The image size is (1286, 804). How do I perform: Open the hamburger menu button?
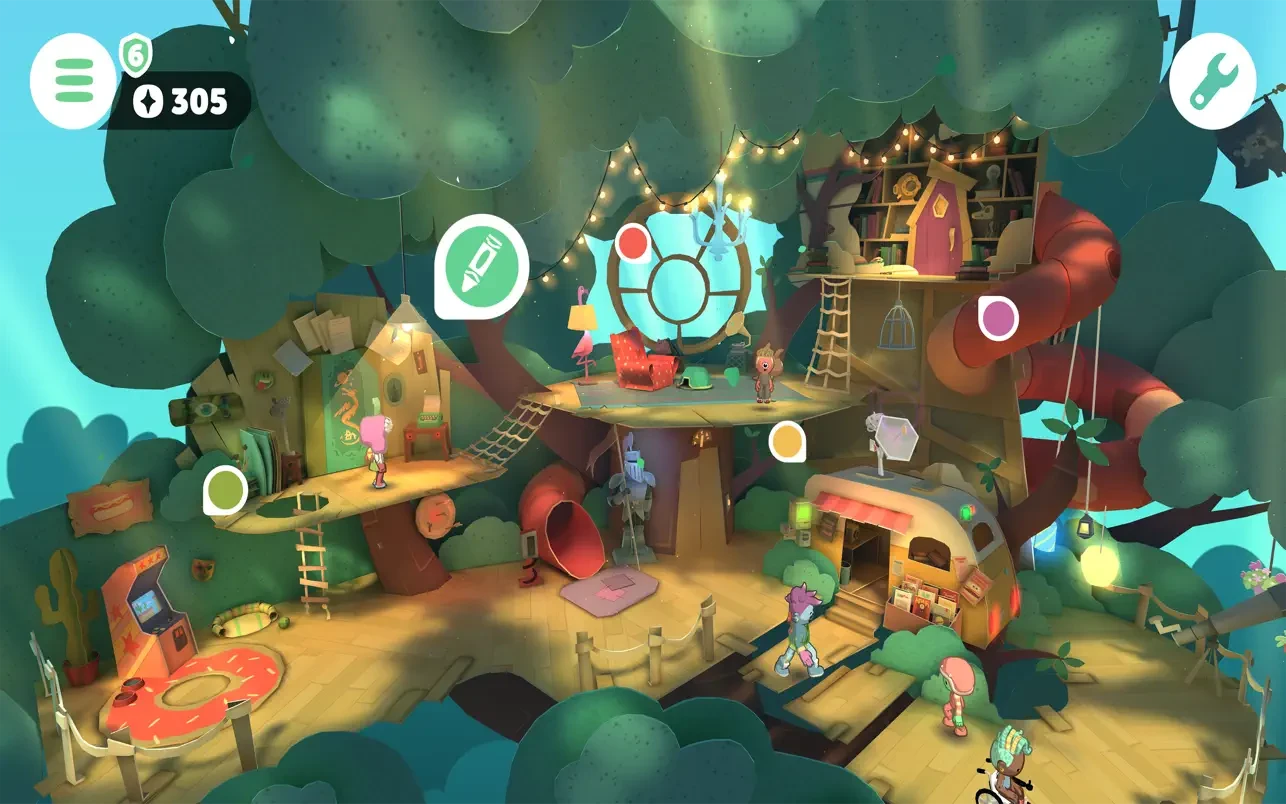[74, 80]
